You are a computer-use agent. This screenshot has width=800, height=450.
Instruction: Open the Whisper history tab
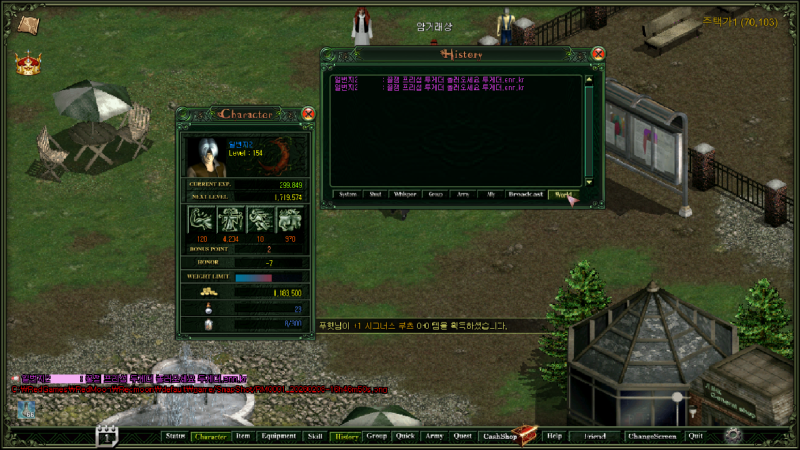pos(405,194)
